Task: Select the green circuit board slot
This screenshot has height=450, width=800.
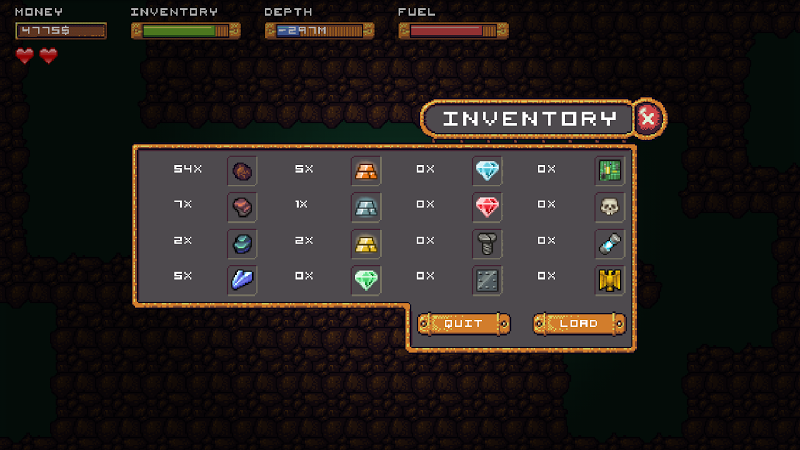Action: click(609, 170)
